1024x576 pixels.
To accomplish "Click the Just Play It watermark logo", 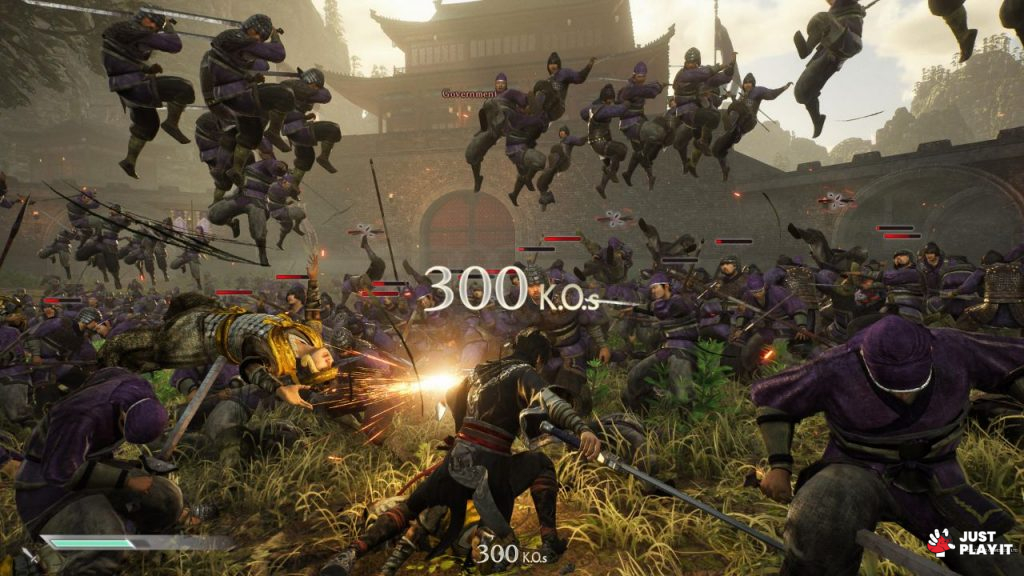I will pyautogui.click(x=968, y=543).
